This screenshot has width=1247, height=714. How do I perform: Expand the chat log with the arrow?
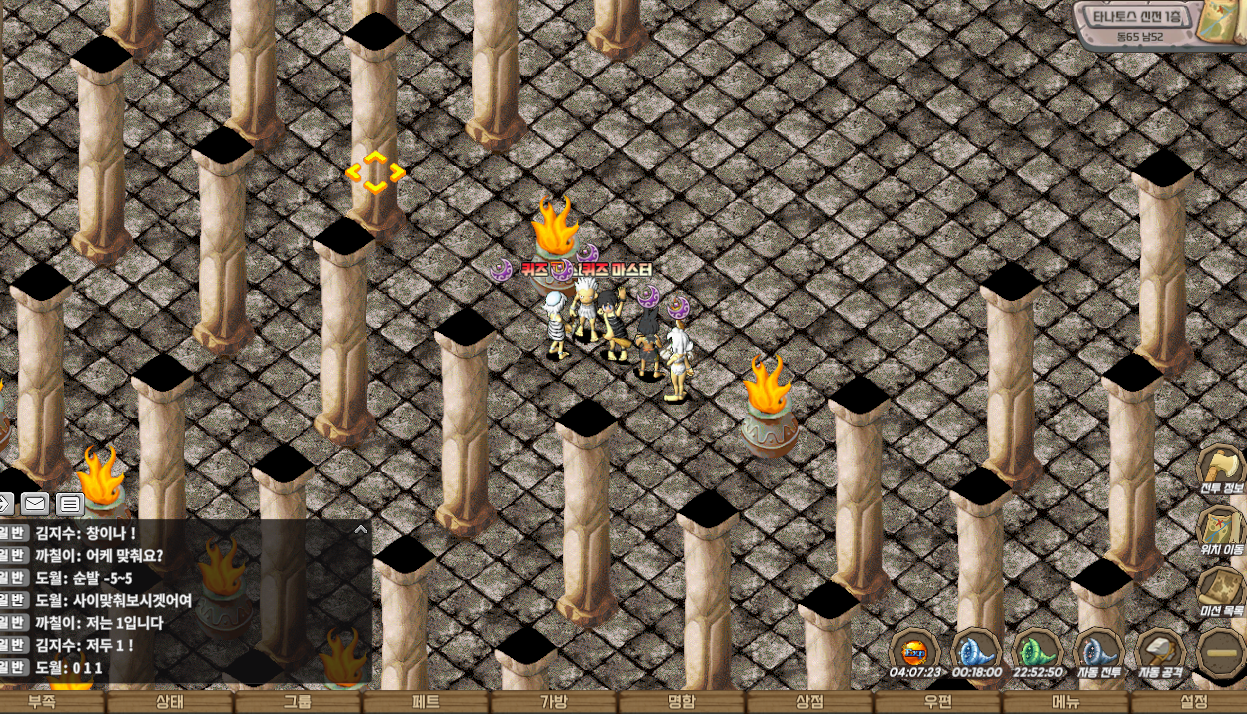[x=361, y=529]
